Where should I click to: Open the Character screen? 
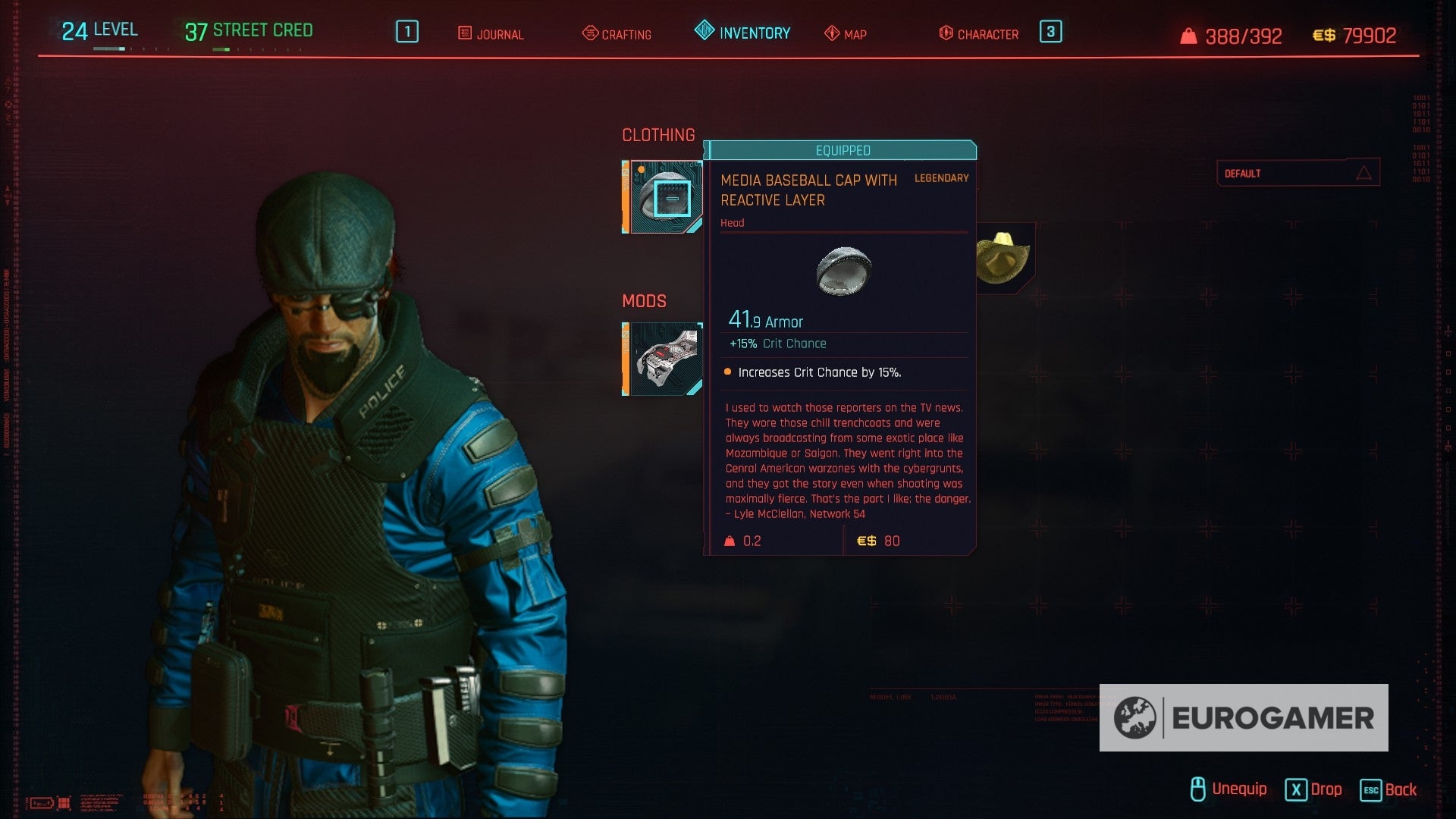979,34
